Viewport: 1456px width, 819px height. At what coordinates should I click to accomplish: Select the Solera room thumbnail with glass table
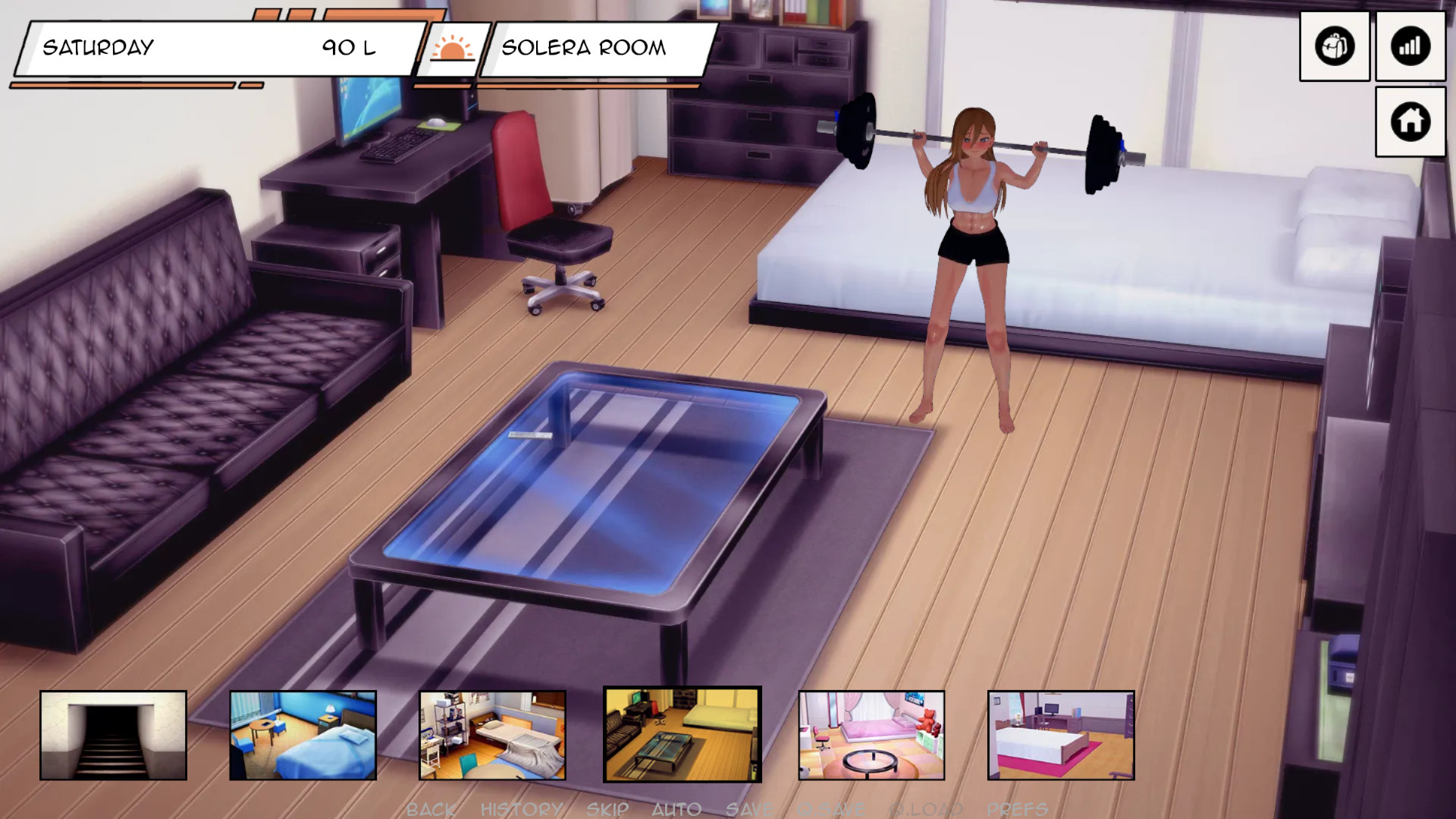pos(682,734)
